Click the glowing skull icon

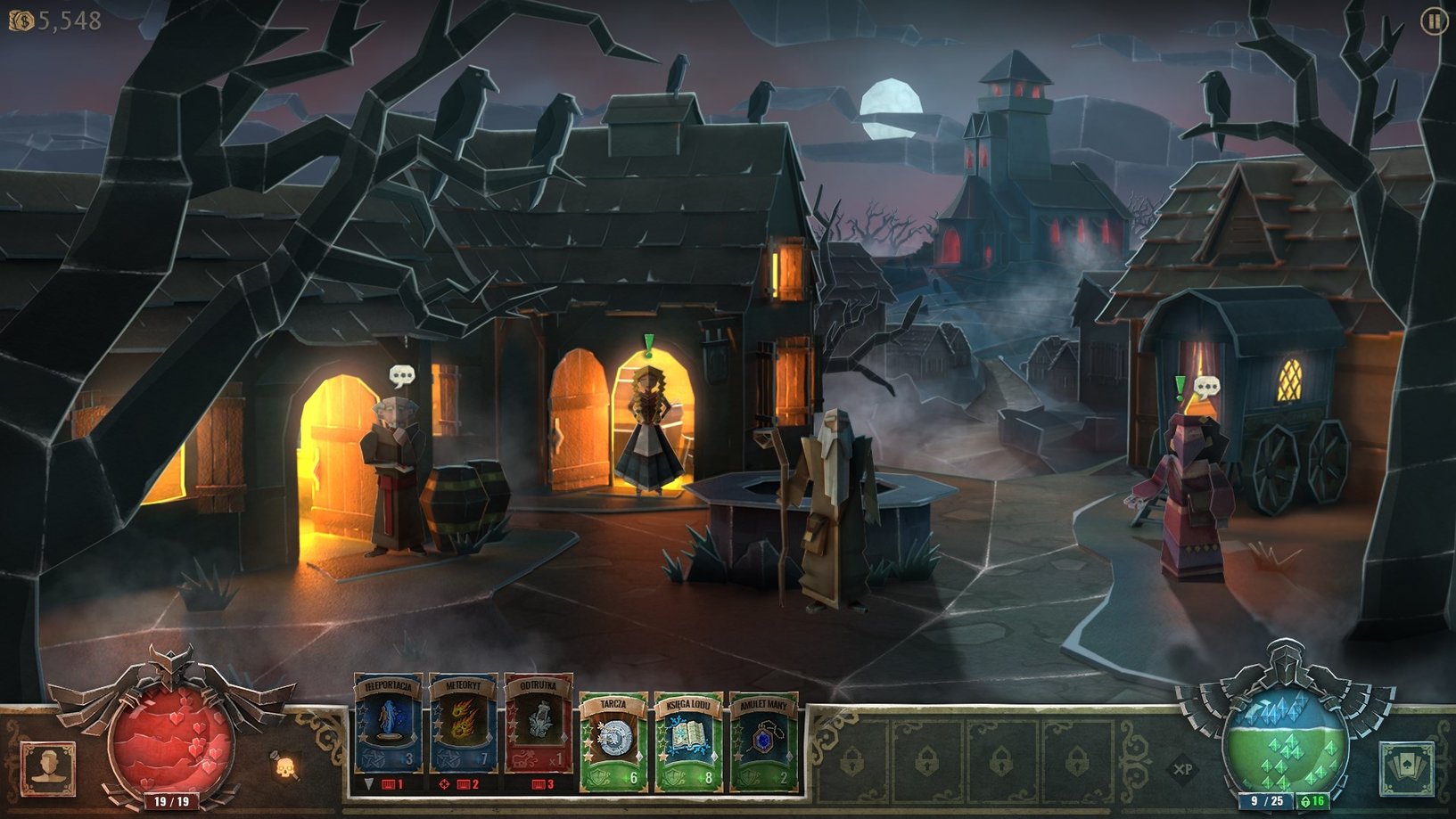pyautogui.click(x=284, y=766)
